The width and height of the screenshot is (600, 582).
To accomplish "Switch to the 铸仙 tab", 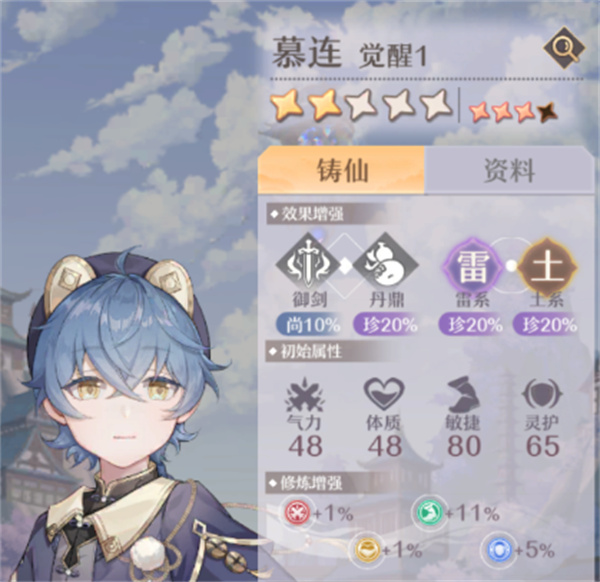I will tap(341, 170).
